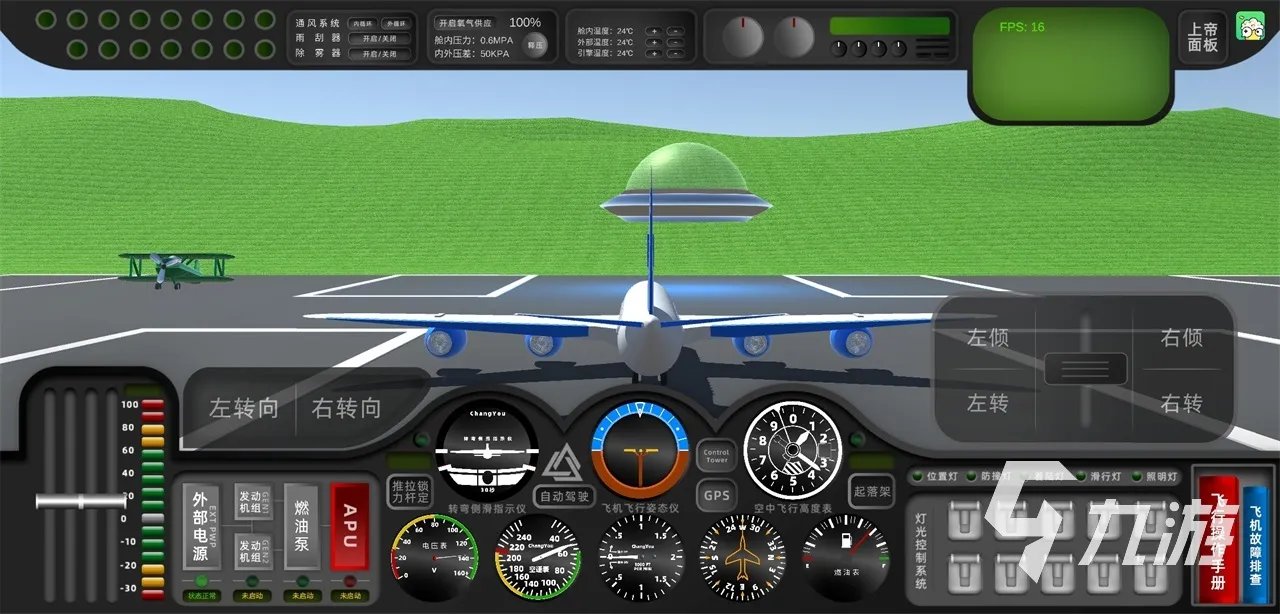Contact the Control Tower
Image resolution: width=1280 pixels, height=614 pixels.
point(716,457)
